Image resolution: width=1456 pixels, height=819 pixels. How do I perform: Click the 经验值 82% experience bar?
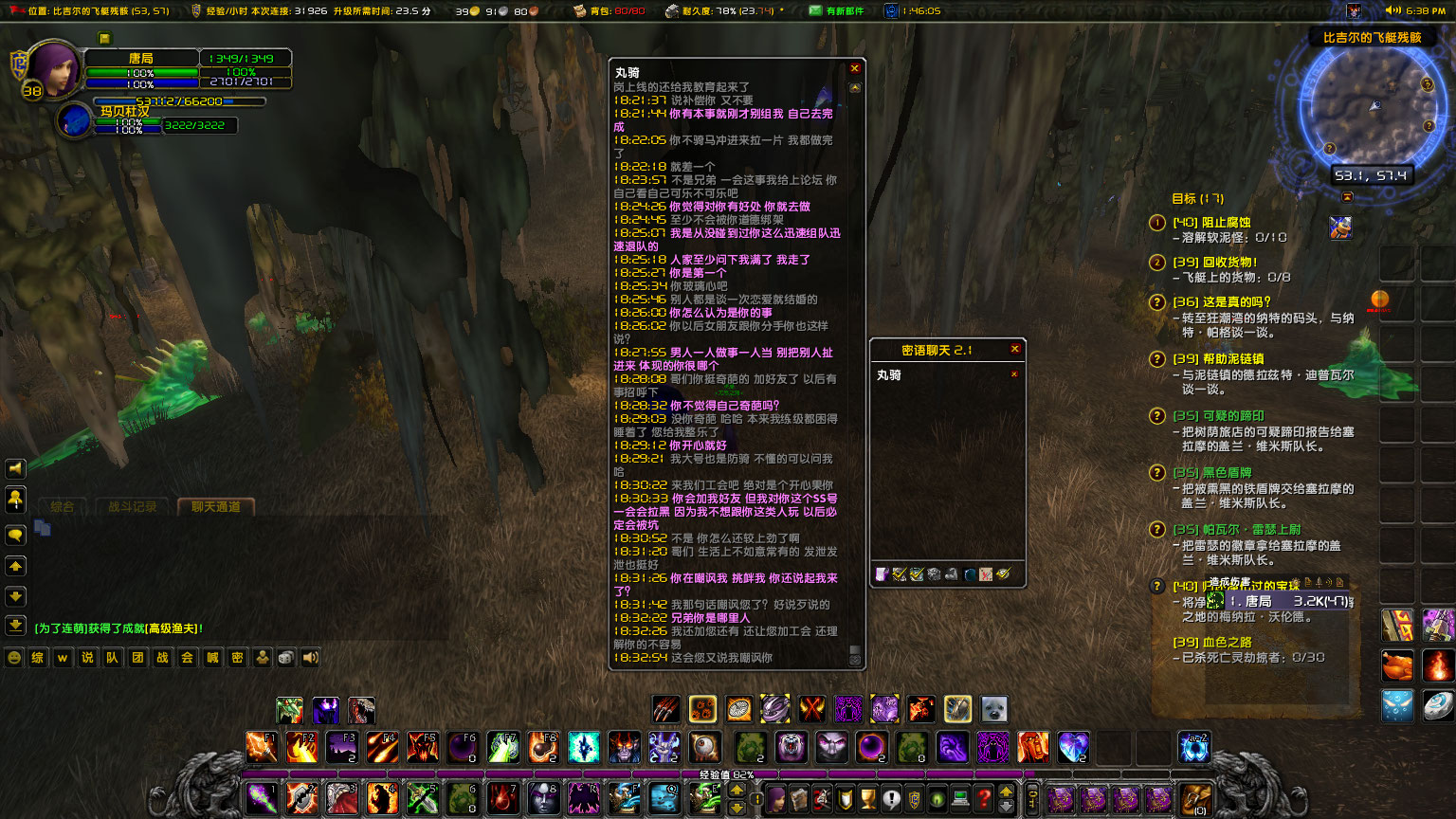click(728, 774)
